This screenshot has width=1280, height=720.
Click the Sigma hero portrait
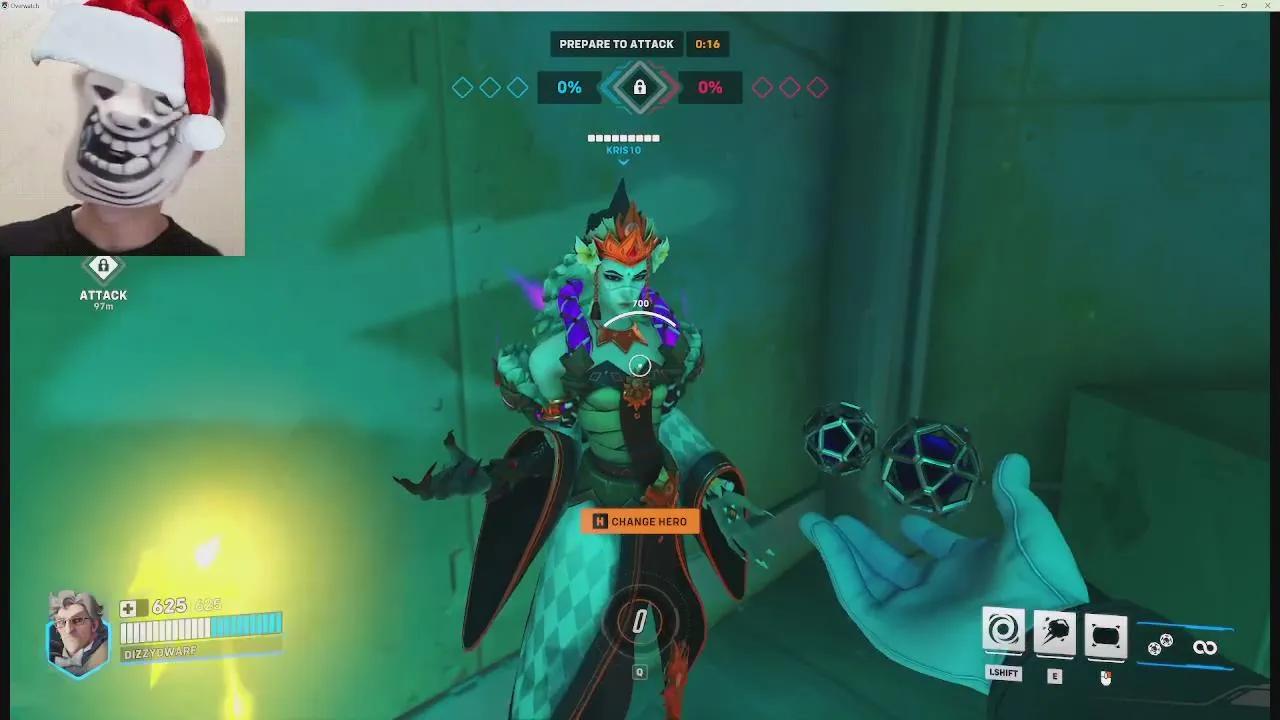(x=78, y=632)
